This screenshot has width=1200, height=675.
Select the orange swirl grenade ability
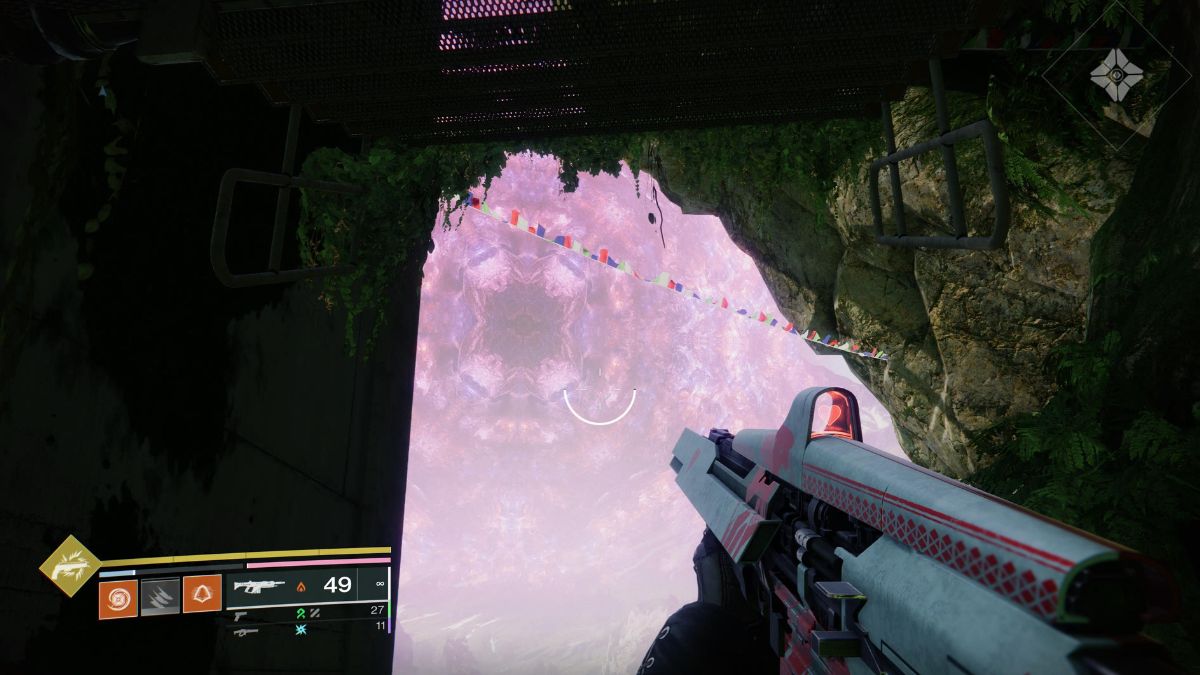pyautogui.click(x=118, y=597)
